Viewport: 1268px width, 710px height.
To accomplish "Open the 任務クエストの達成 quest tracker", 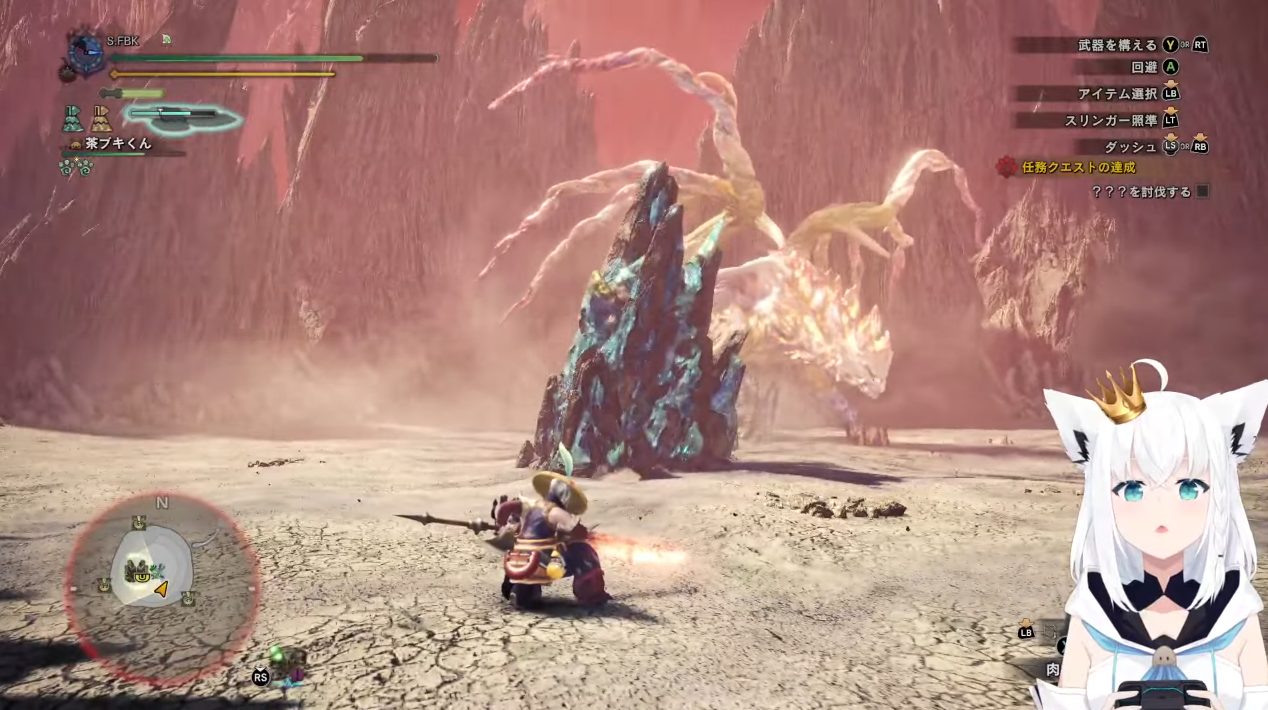I will 1078,167.
